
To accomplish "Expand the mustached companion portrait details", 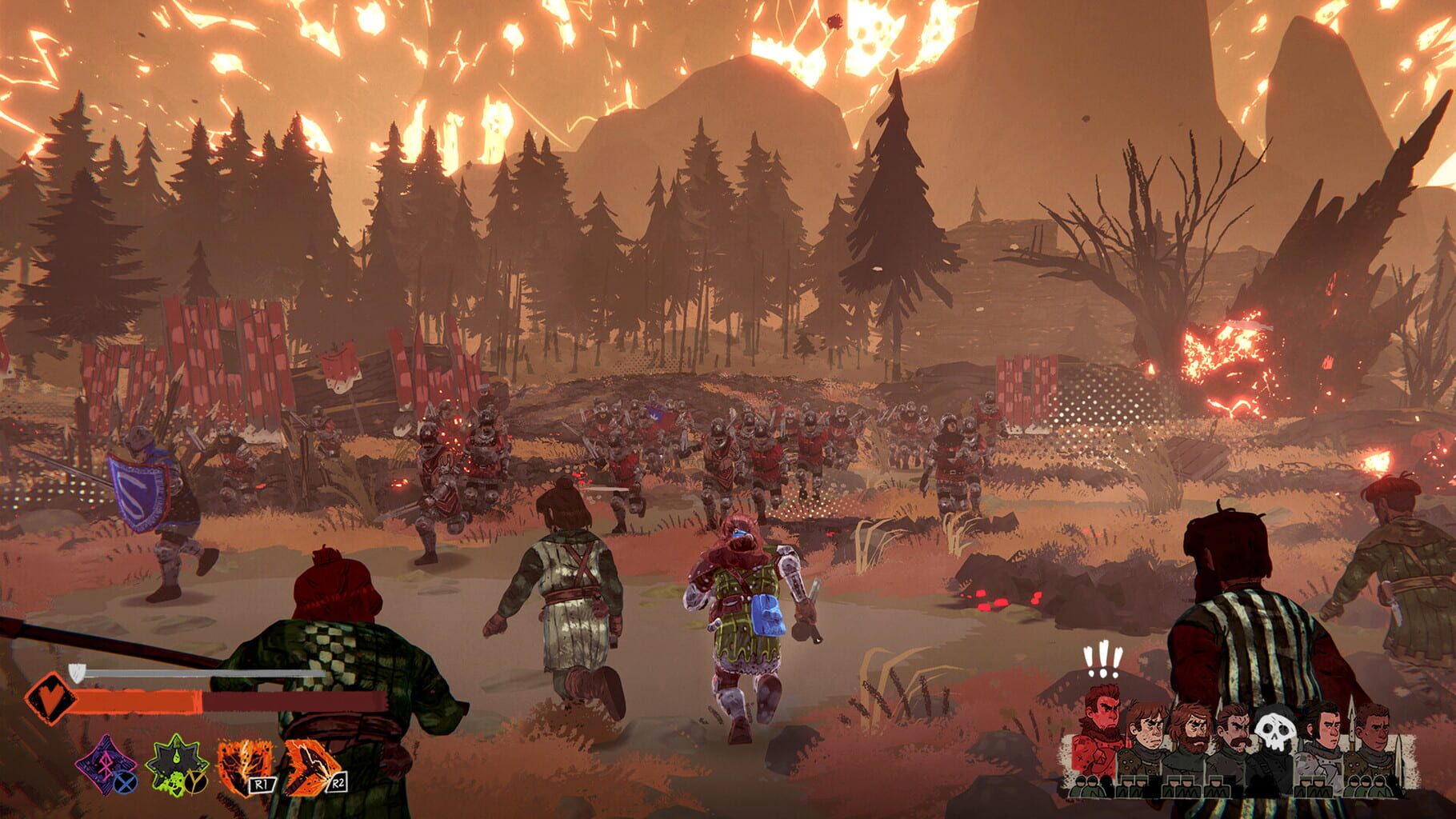I will tap(1237, 728).
